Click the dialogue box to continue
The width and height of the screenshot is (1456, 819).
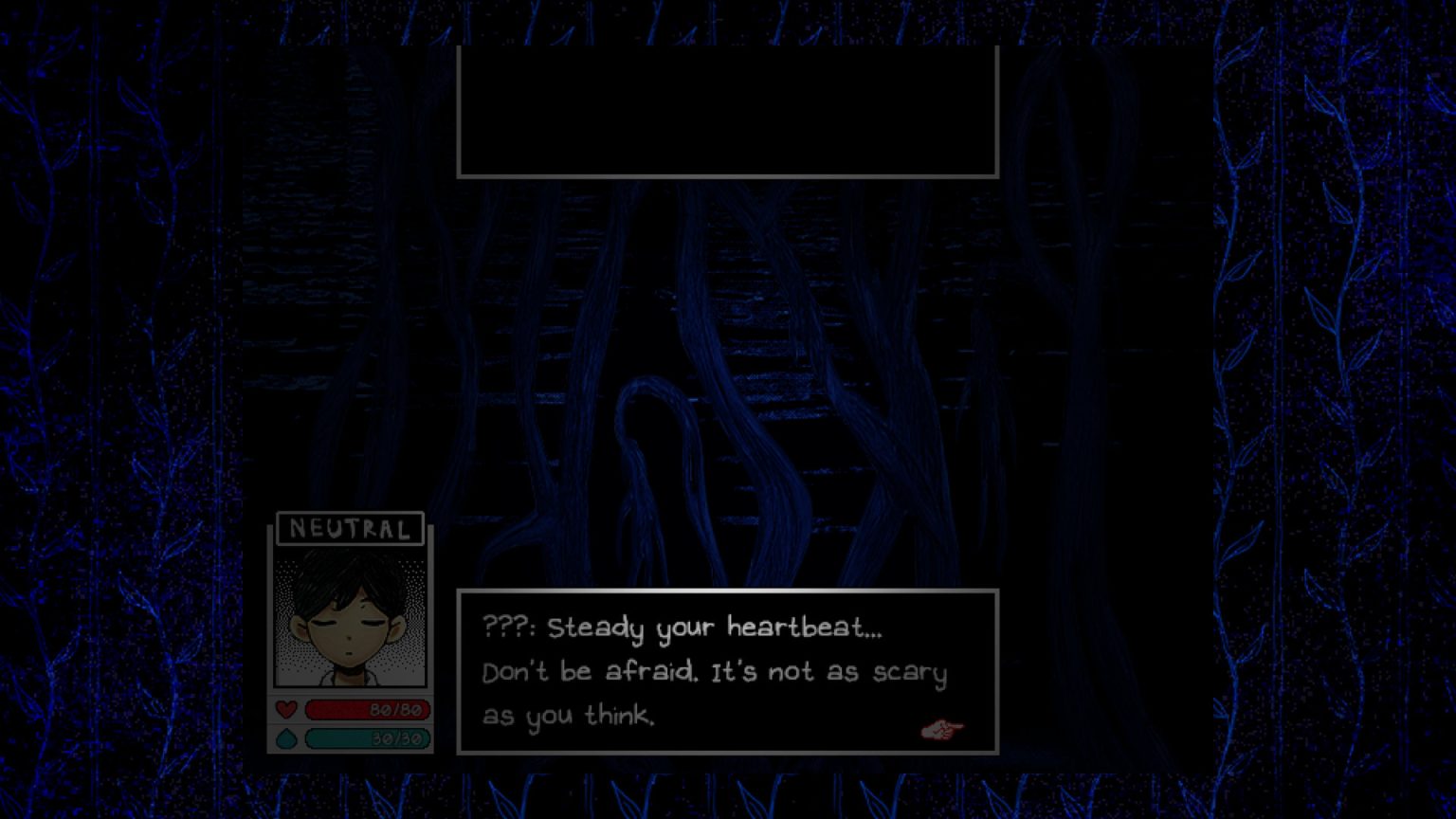pyautogui.click(x=727, y=673)
